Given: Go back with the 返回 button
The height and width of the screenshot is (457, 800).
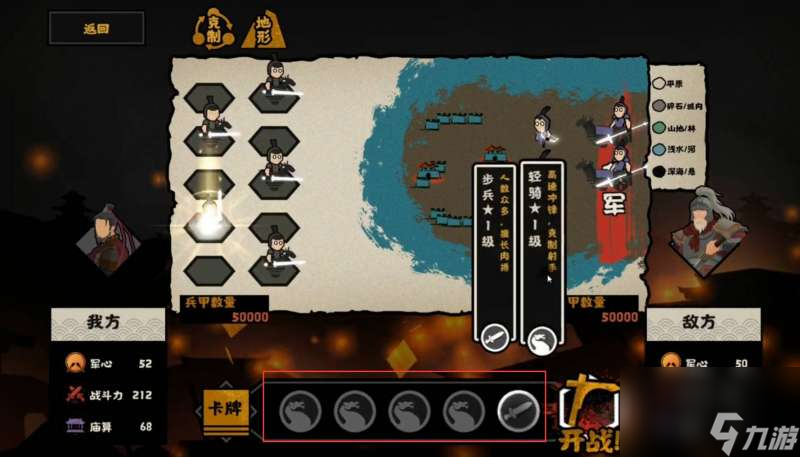Looking at the screenshot, I should pyautogui.click(x=96, y=28).
